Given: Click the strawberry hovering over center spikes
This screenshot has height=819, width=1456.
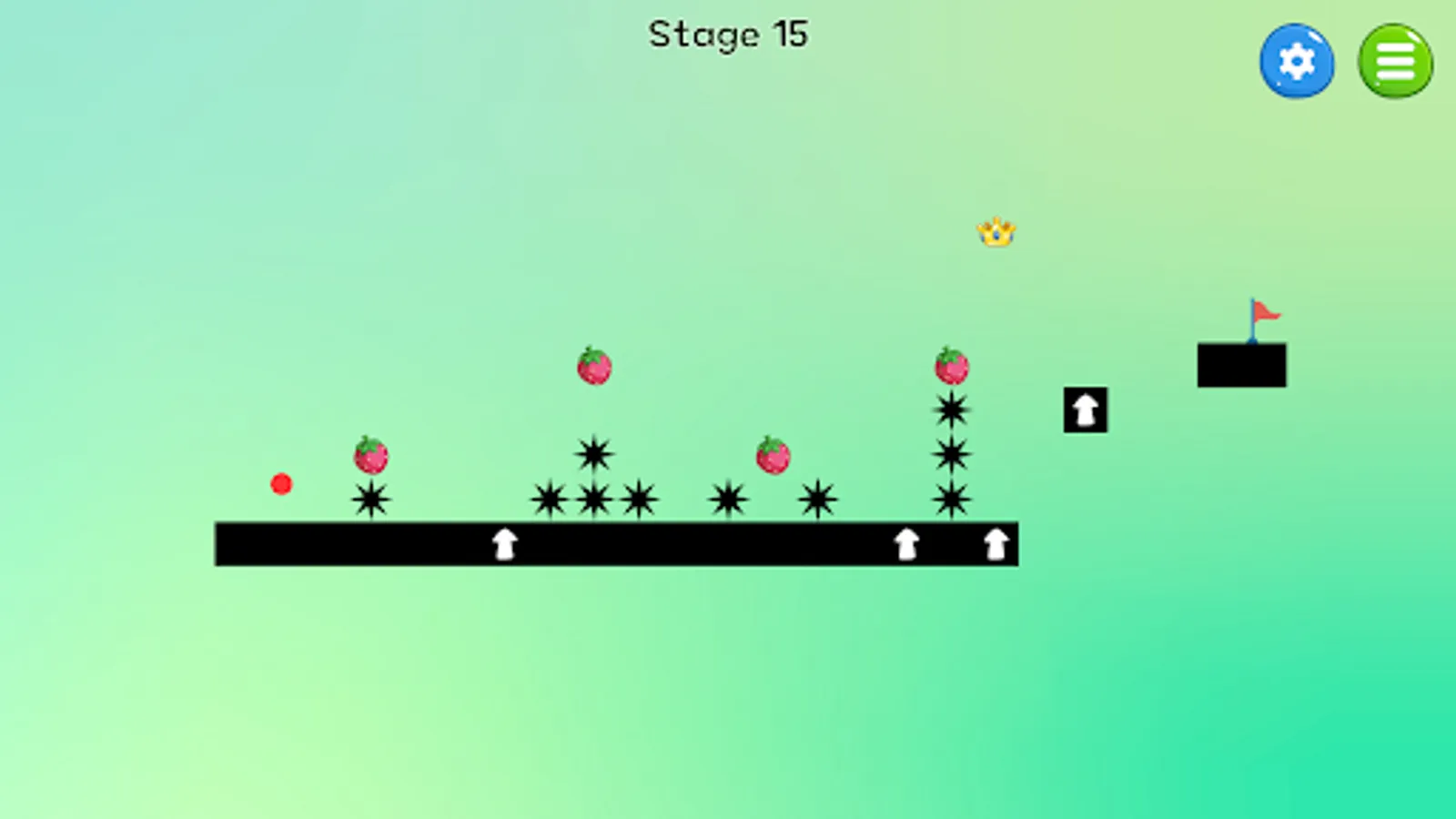Looking at the screenshot, I should tap(596, 367).
